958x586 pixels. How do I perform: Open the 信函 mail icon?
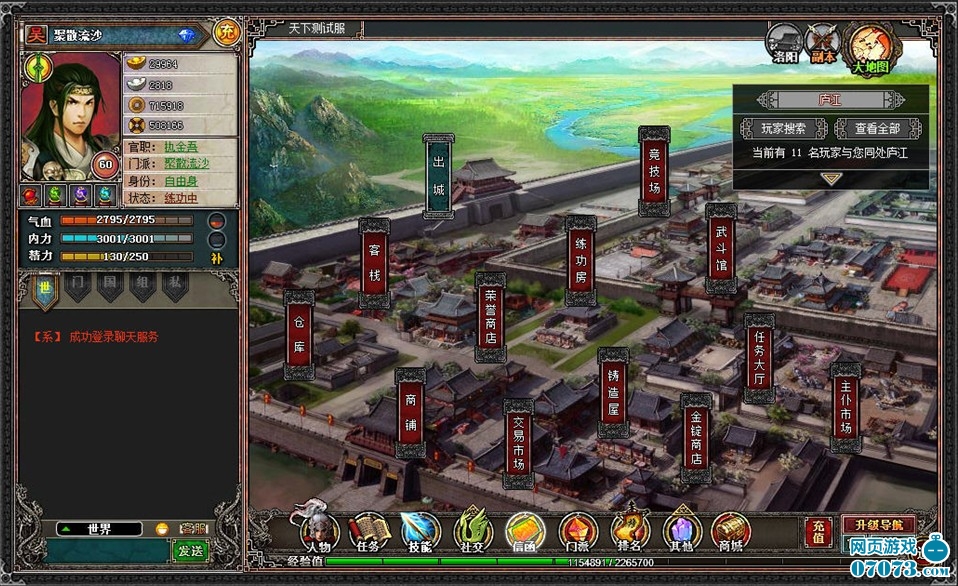[525, 532]
